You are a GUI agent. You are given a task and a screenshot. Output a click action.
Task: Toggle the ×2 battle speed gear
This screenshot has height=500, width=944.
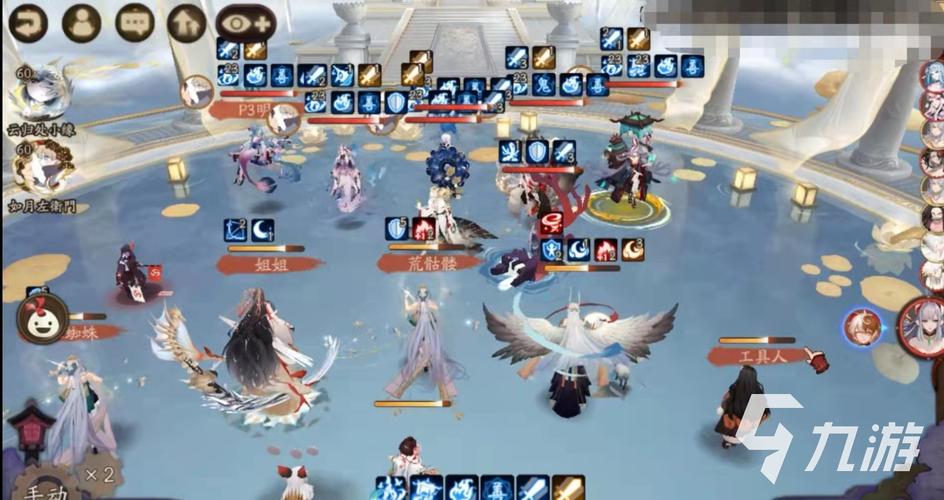pyautogui.click(x=97, y=472)
